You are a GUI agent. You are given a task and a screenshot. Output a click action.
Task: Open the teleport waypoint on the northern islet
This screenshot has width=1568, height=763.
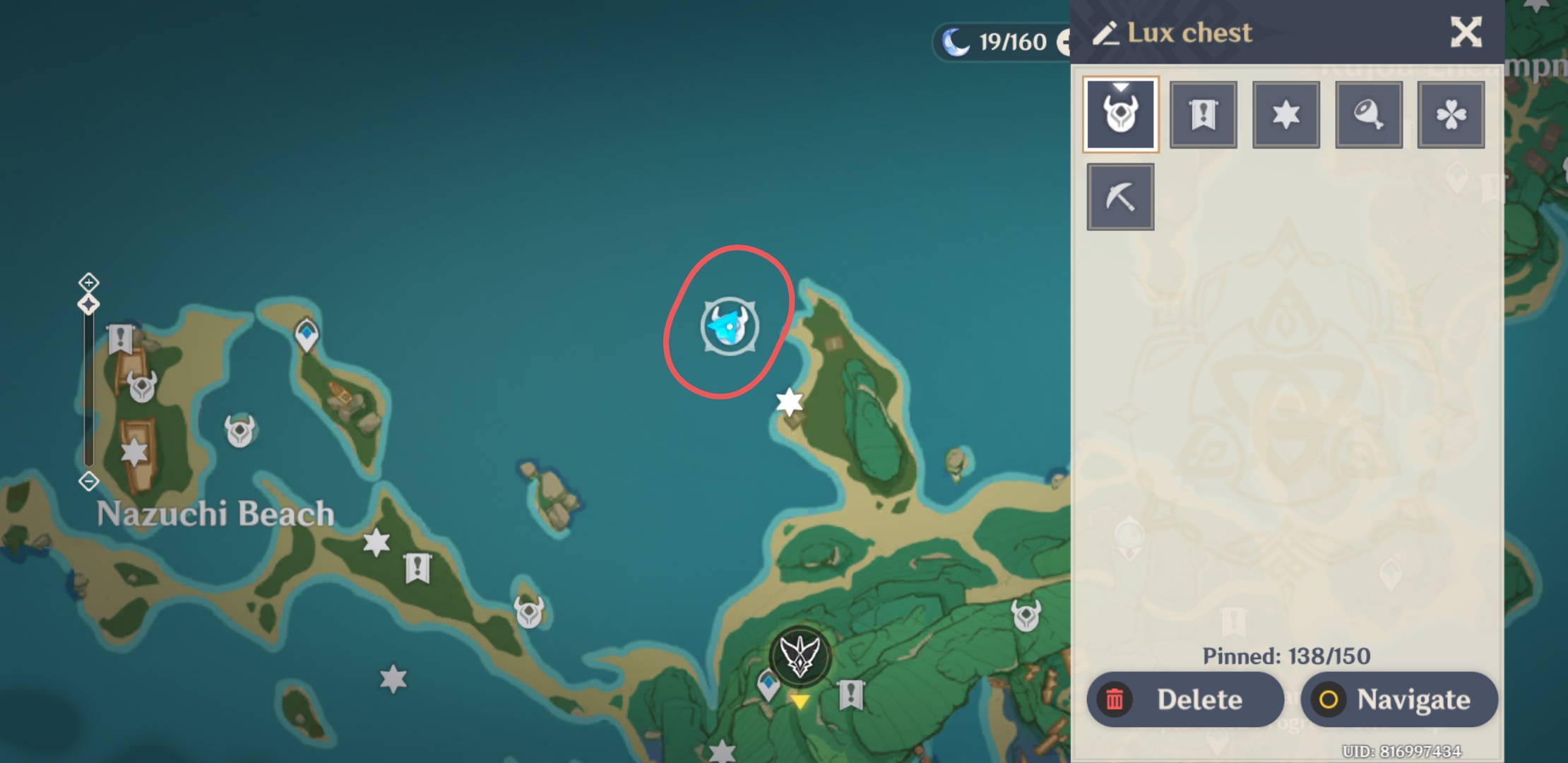point(305,332)
